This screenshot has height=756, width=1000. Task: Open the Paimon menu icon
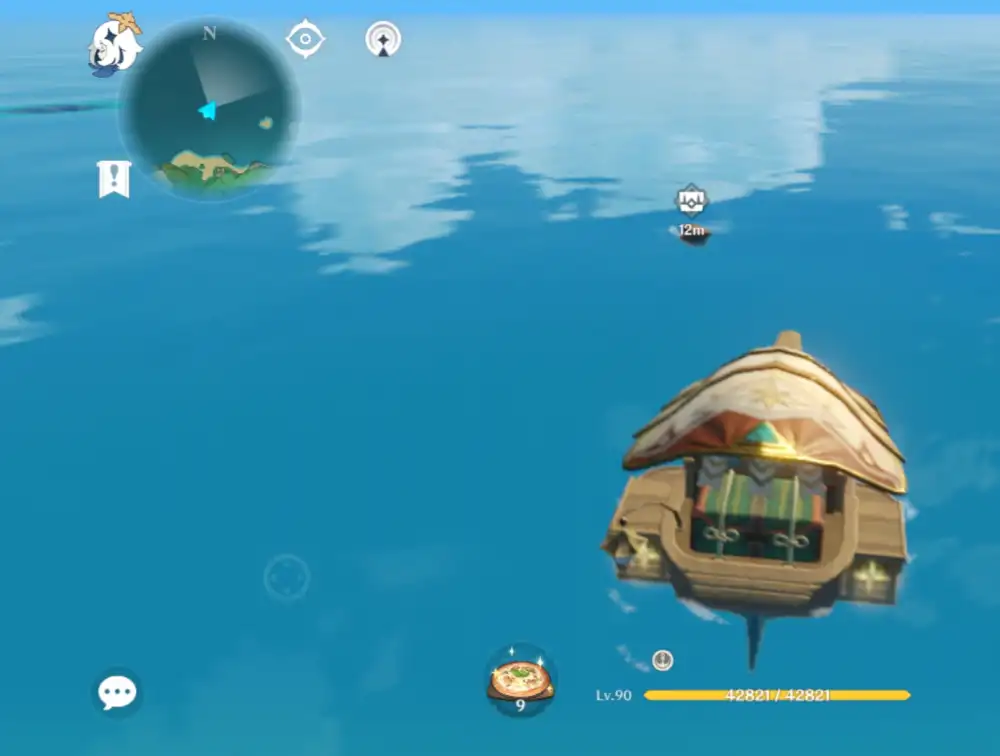tap(114, 45)
